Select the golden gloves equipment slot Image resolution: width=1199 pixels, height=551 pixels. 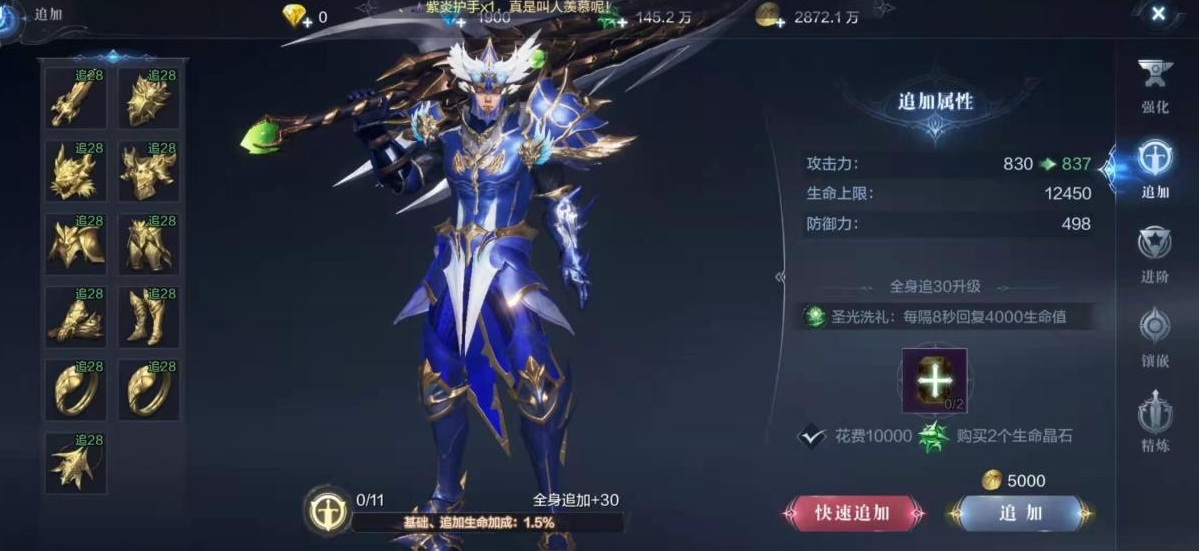75,318
